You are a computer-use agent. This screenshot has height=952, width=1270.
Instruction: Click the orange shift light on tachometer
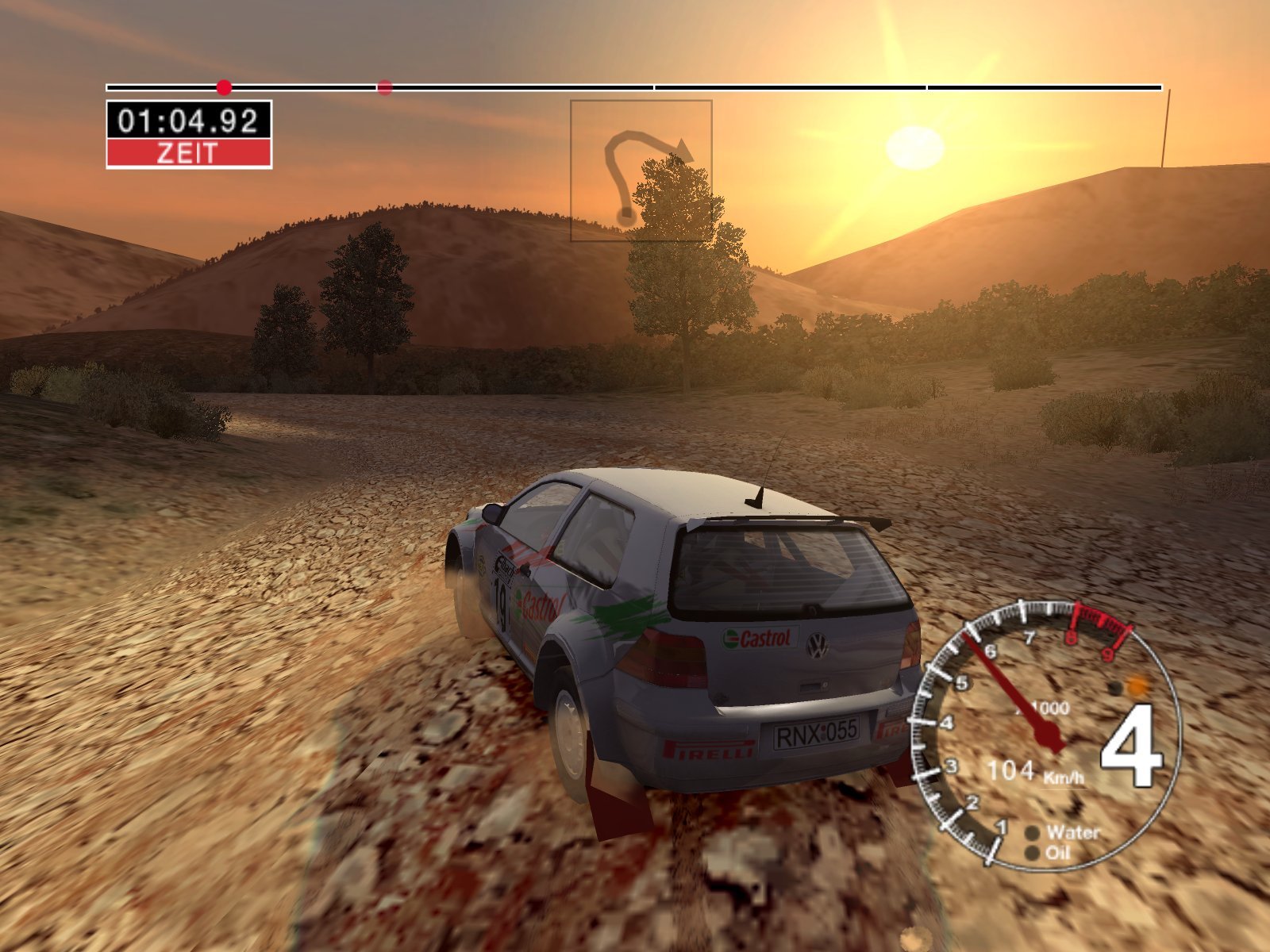click(1138, 685)
